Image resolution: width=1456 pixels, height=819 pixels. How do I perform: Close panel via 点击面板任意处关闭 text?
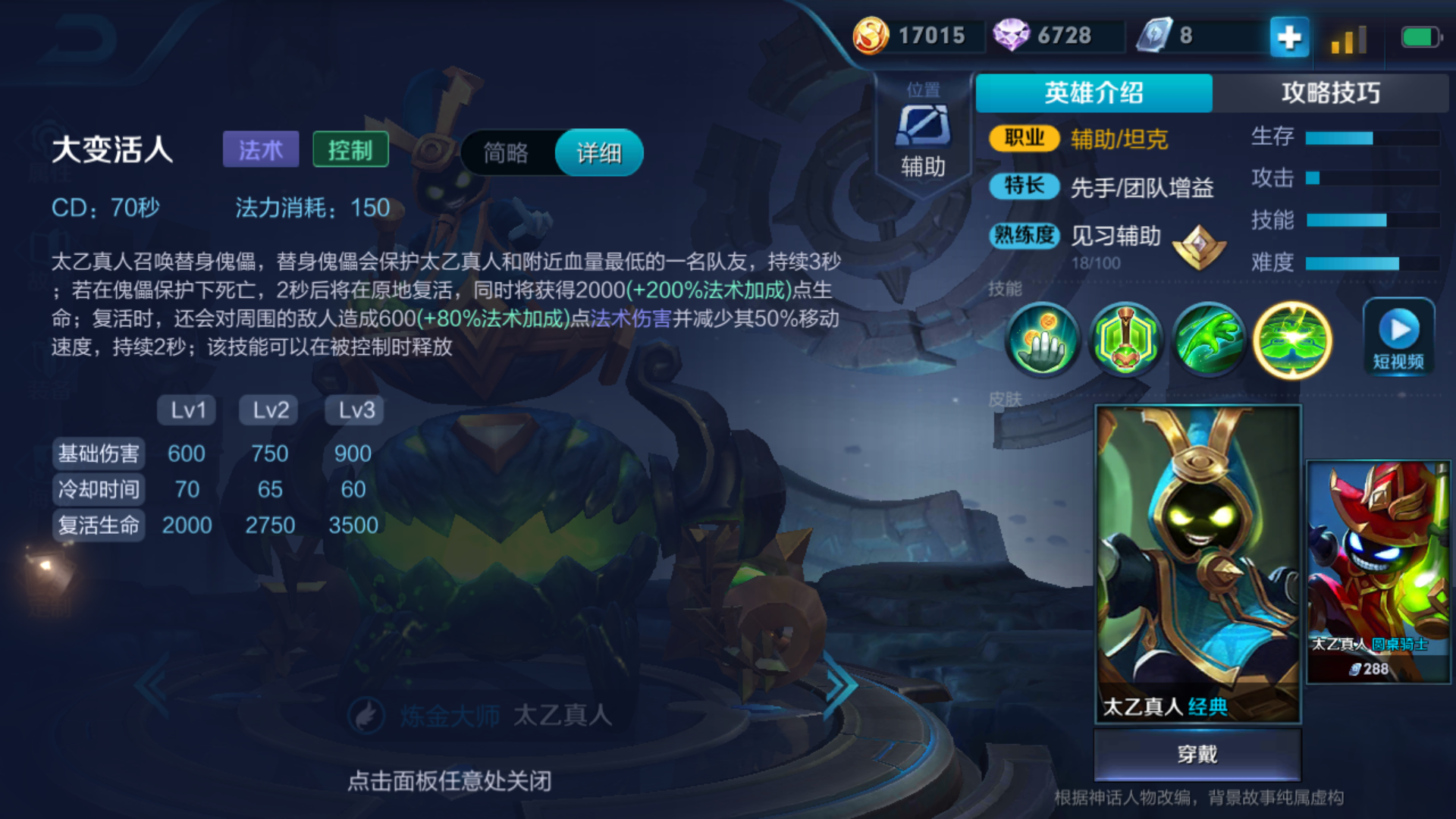(449, 781)
